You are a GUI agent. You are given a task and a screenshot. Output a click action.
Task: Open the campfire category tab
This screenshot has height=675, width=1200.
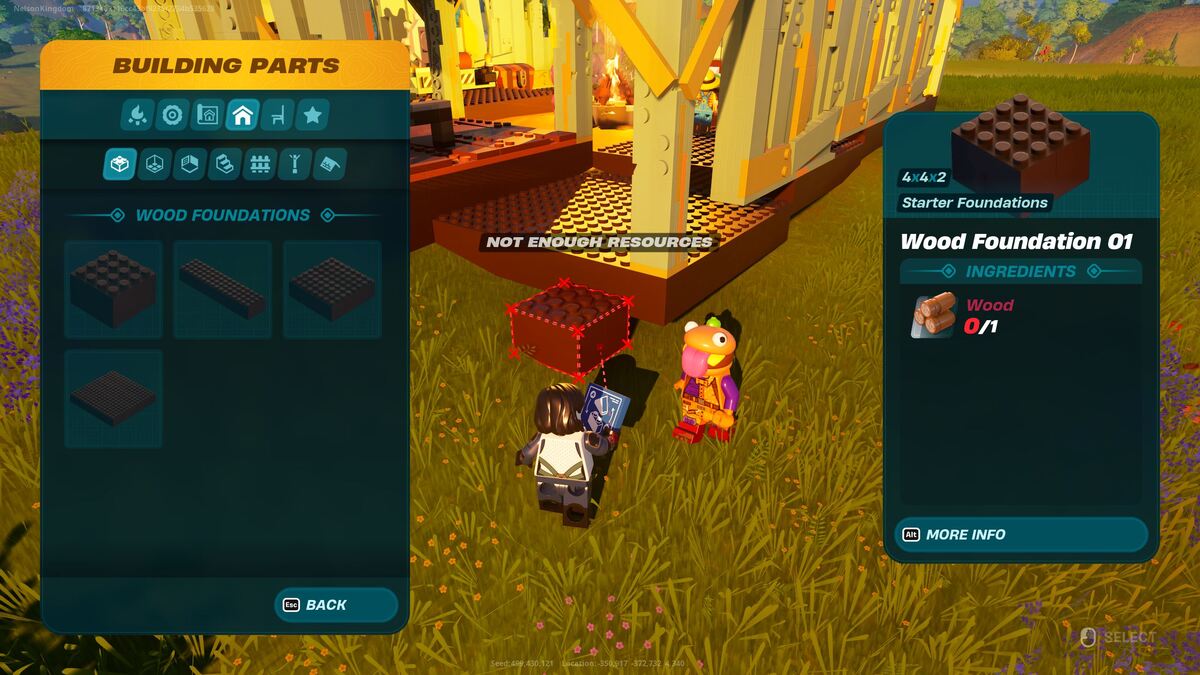click(137, 116)
